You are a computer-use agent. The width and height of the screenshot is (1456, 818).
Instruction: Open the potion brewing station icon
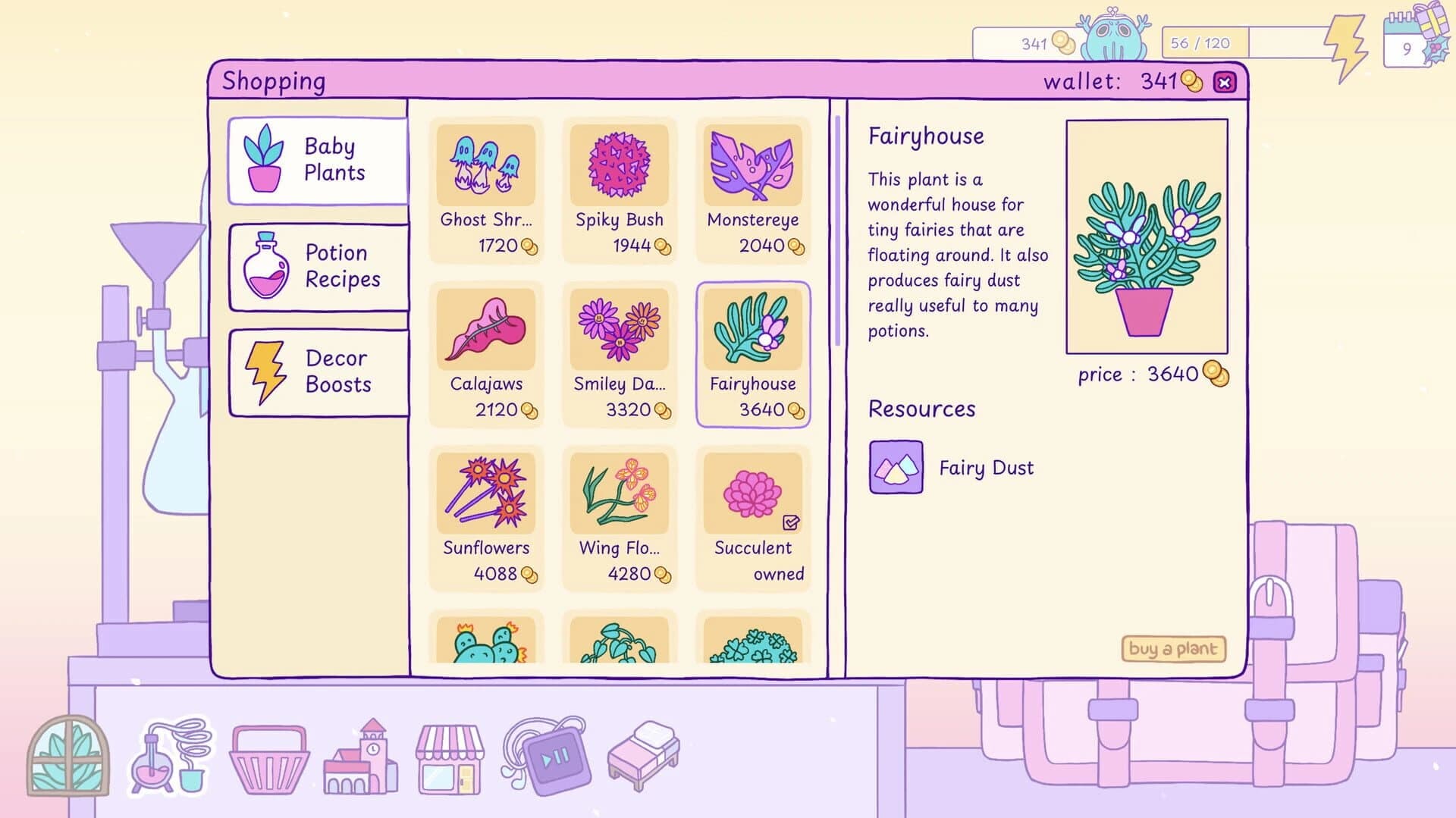(x=171, y=758)
